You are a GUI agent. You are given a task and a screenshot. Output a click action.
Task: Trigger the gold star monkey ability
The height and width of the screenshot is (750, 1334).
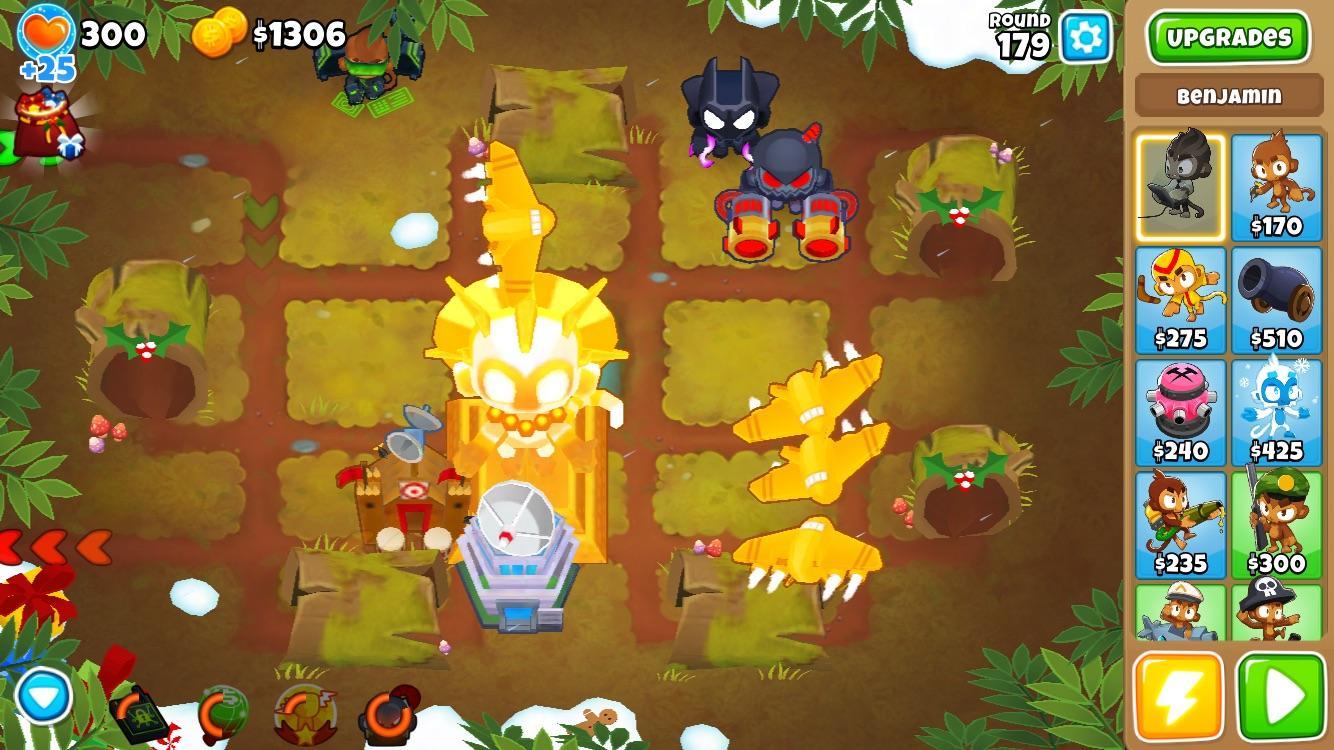[x=304, y=712]
